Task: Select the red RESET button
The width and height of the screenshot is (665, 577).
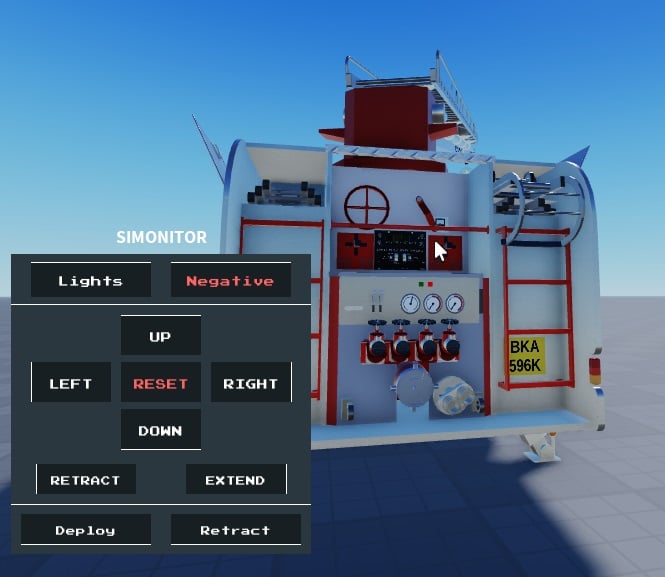Action: tap(160, 383)
